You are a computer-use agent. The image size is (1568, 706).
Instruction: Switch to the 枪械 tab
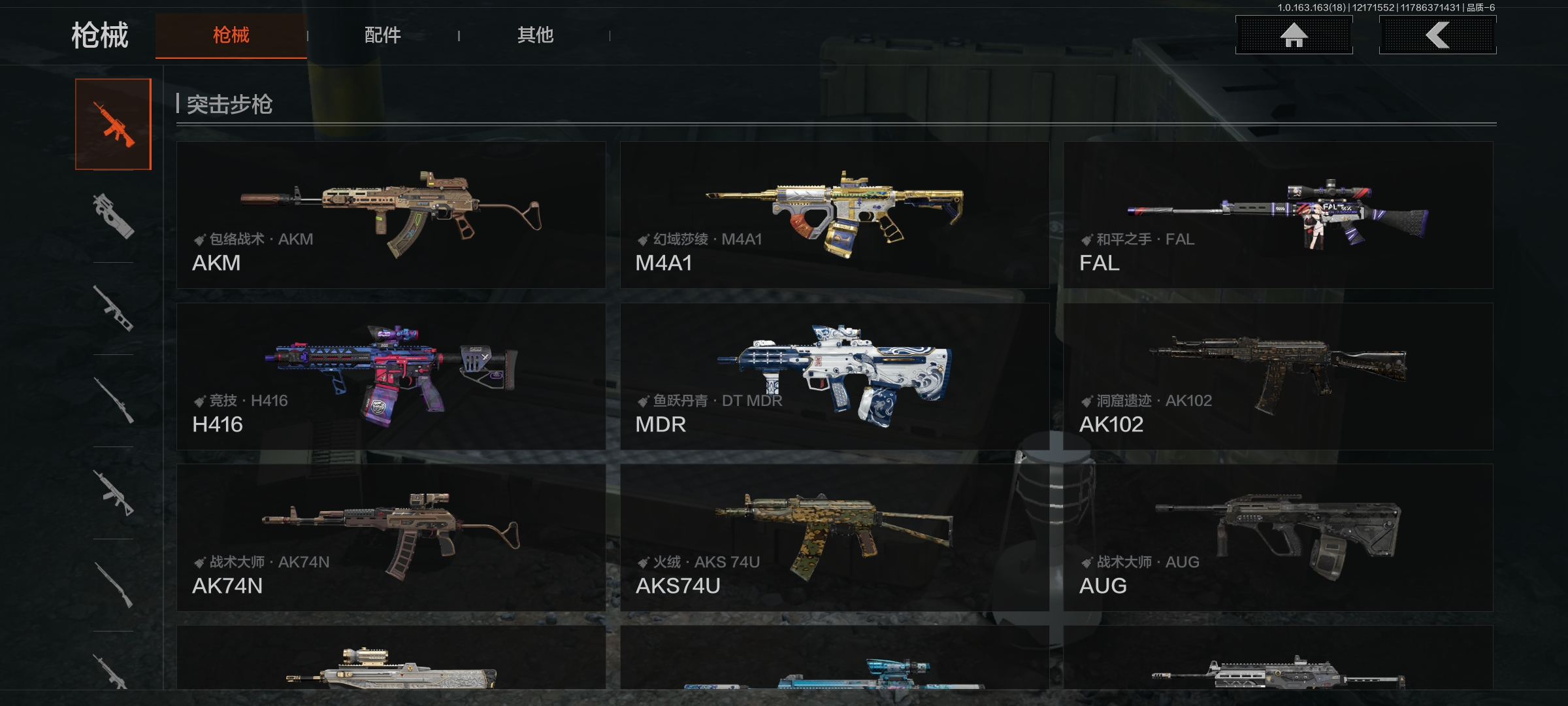[231, 35]
